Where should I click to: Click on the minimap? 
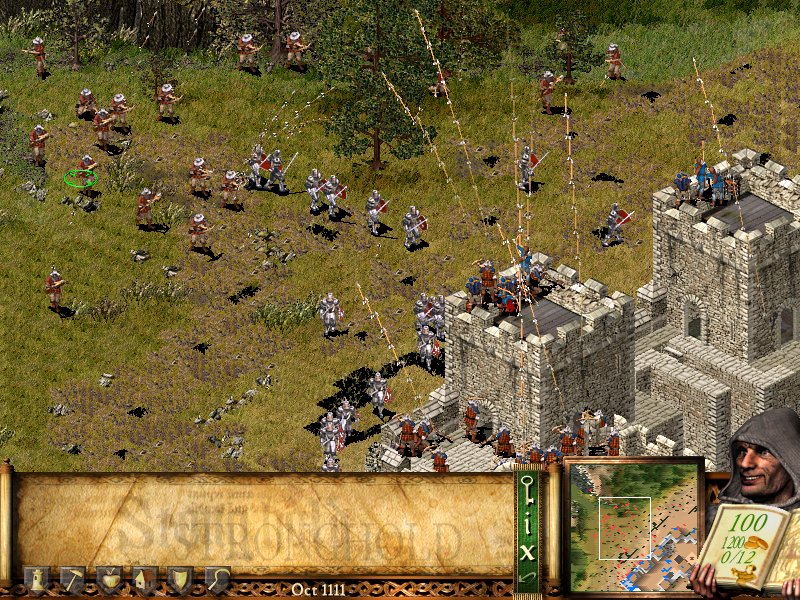pos(634,525)
